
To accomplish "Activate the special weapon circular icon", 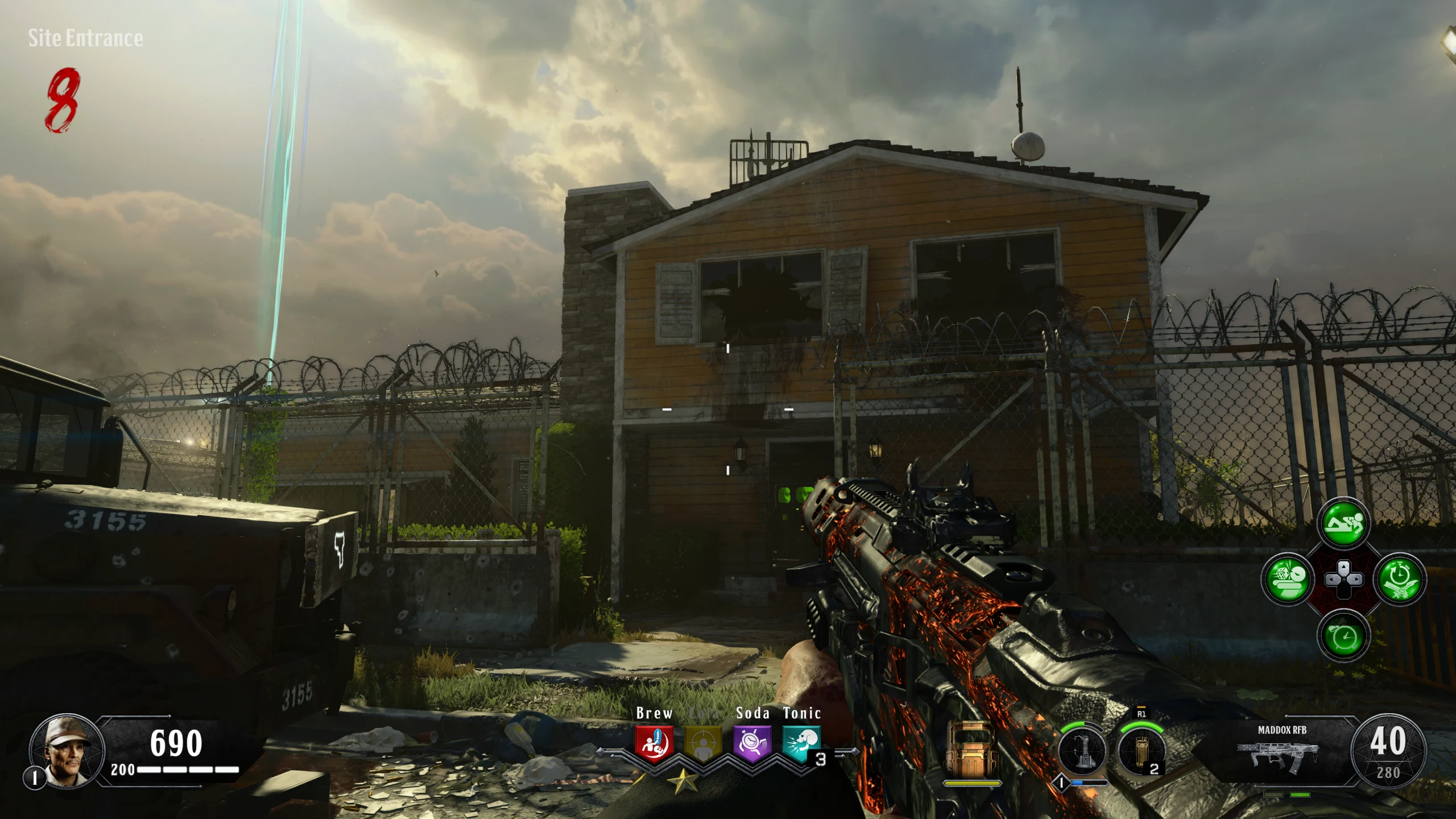I will 1082,751.
